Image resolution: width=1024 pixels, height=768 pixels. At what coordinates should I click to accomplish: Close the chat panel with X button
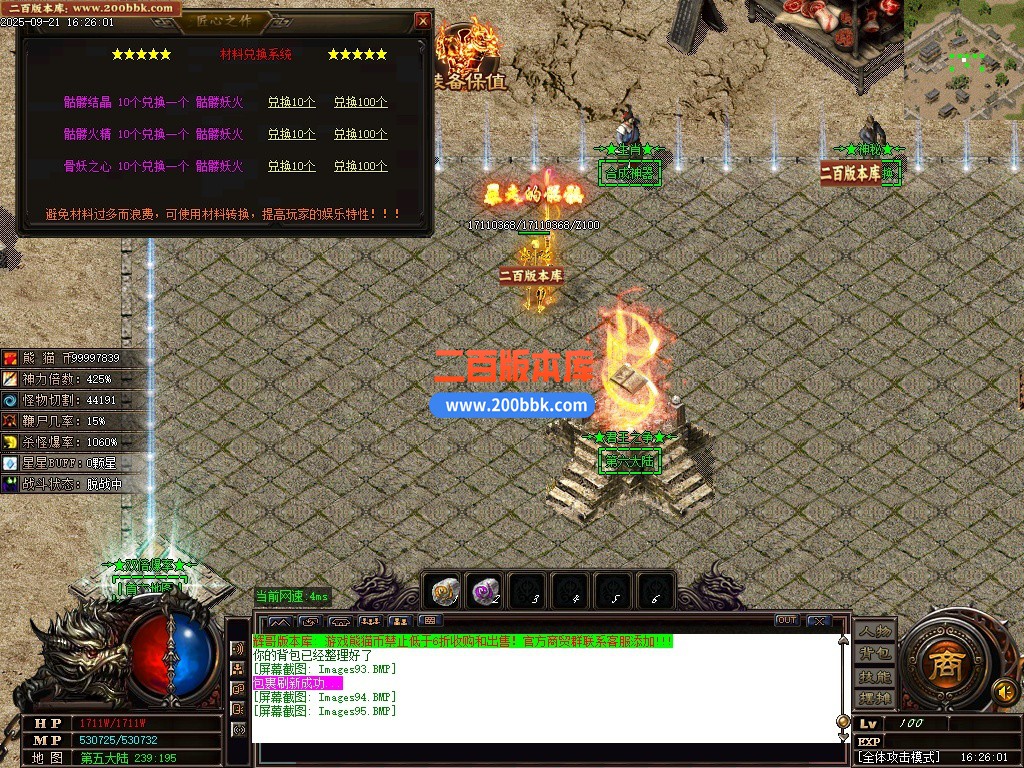819,621
